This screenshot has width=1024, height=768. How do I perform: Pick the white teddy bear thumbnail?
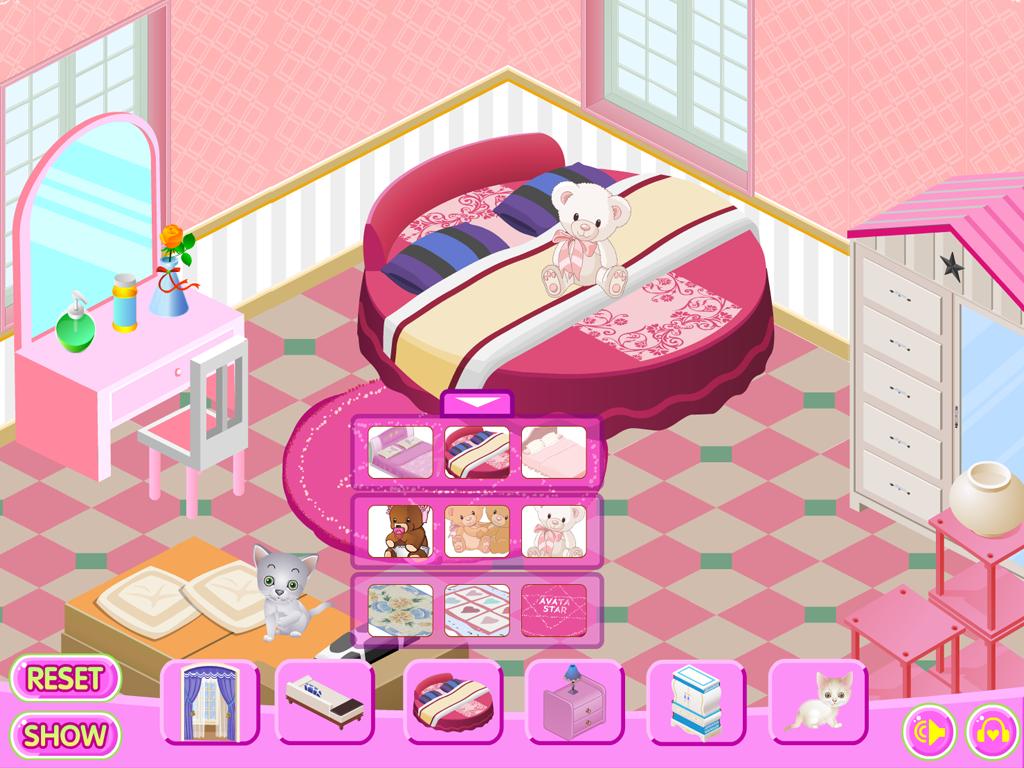[553, 530]
